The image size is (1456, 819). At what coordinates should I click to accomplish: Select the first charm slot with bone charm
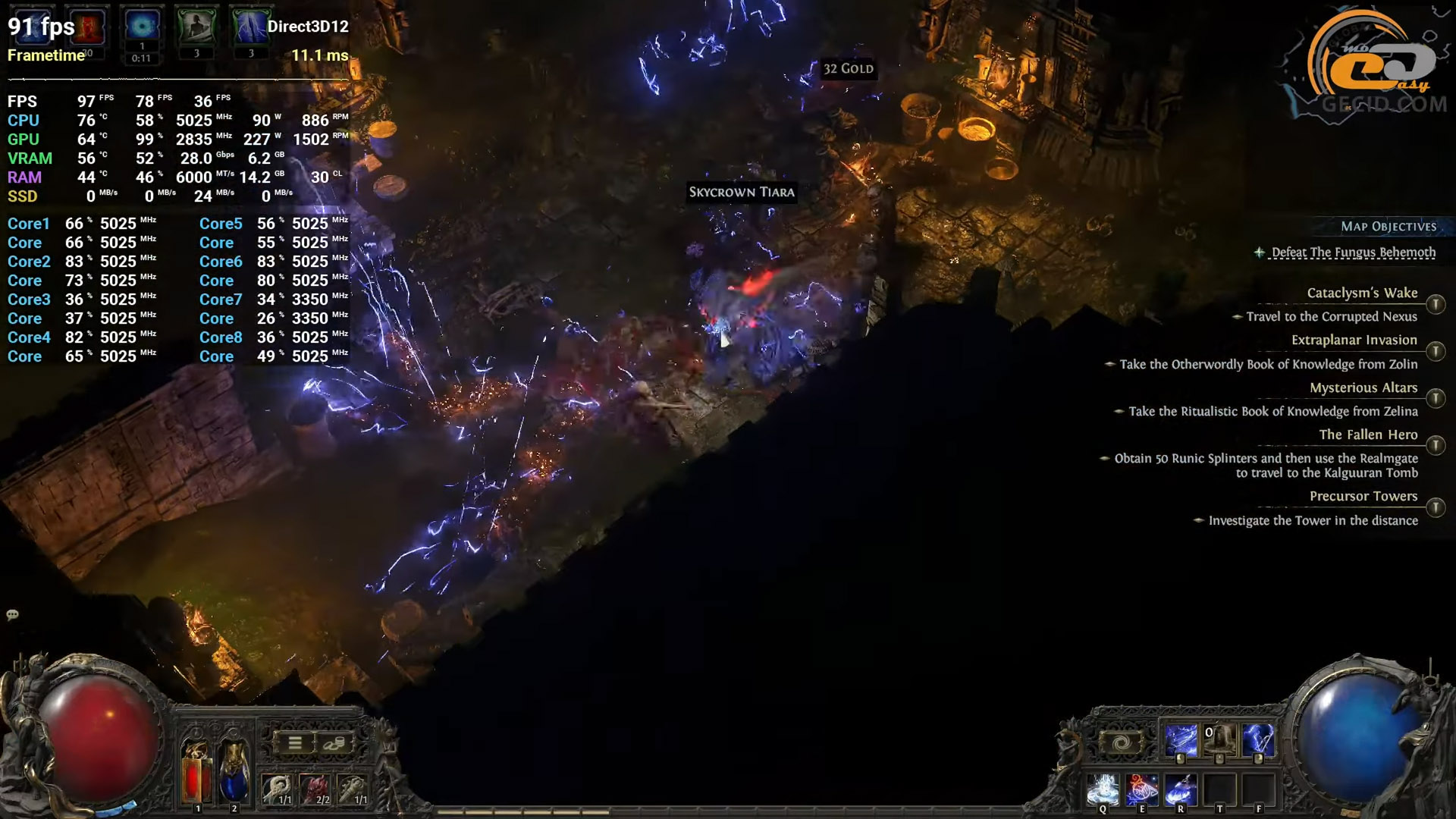(x=278, y=789)
